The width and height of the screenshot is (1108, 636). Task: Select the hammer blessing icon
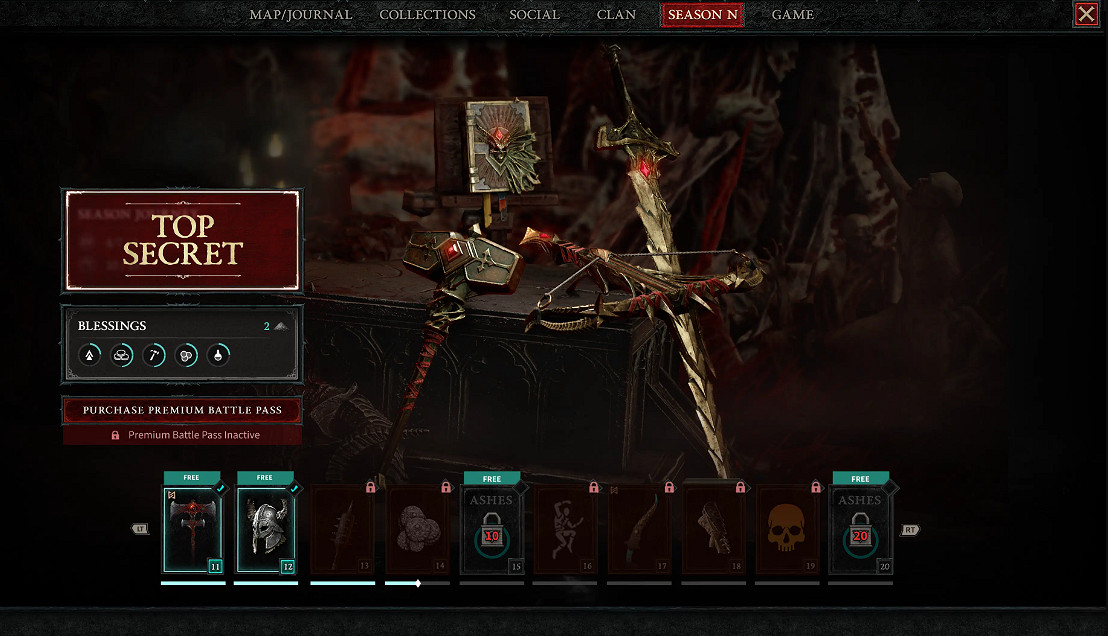(x=154, y=354)
